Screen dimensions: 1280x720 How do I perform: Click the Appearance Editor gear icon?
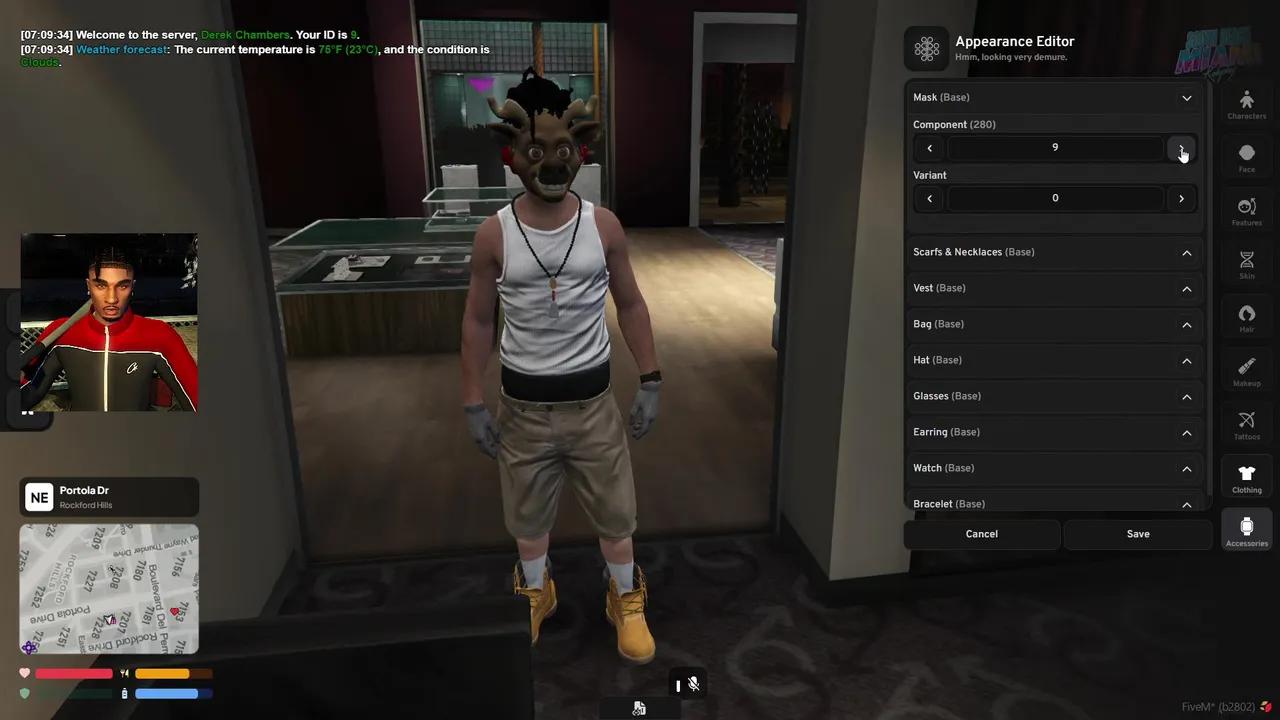click(x=927, y=48)
